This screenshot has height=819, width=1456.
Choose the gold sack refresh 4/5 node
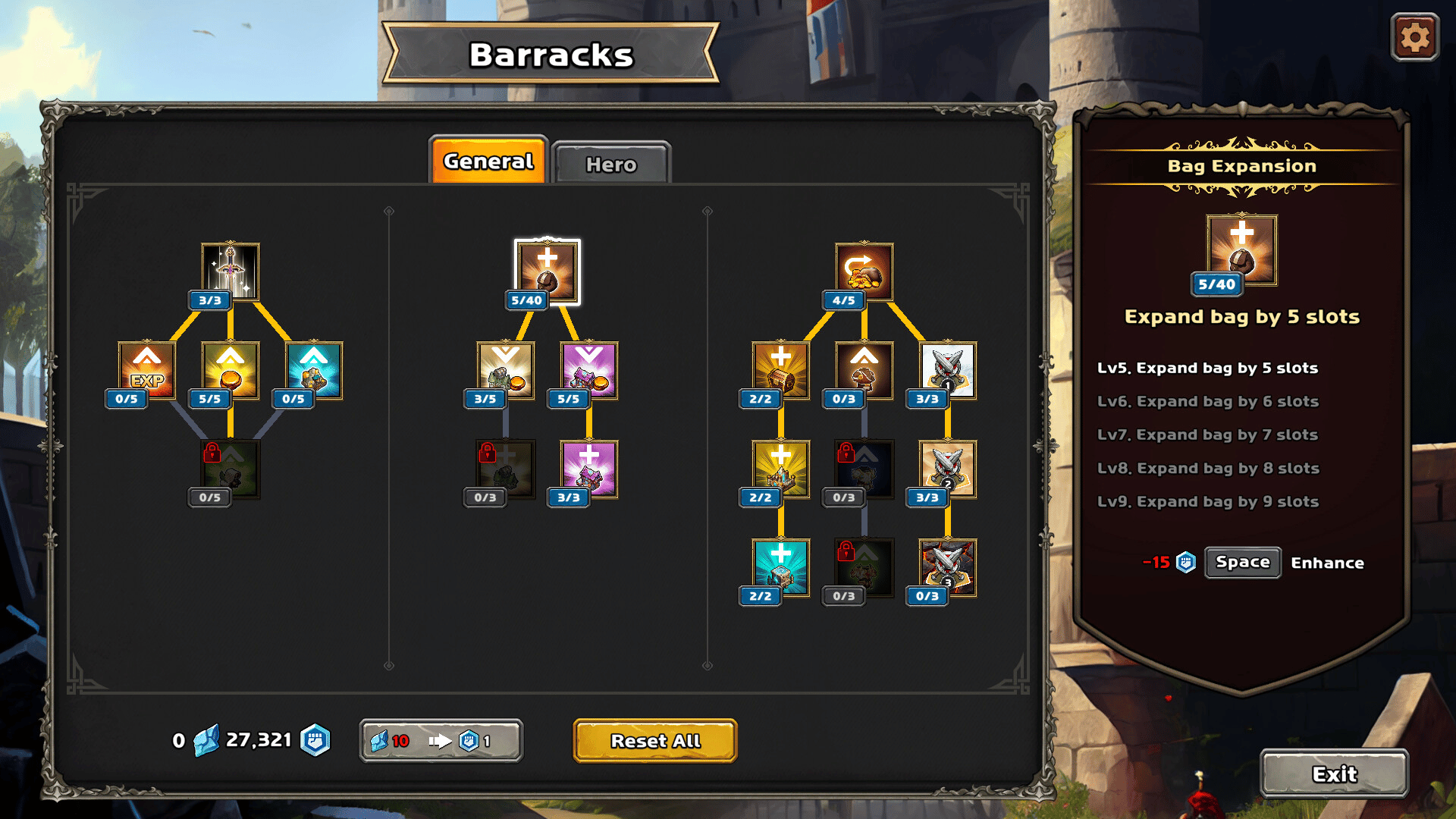(864, 271)
